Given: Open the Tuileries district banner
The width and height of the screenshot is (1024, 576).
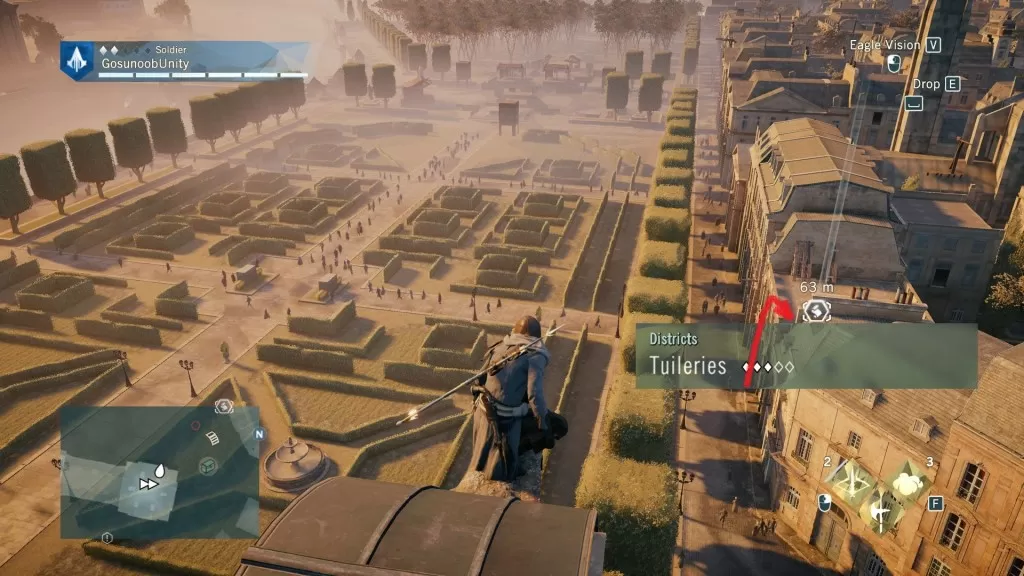Looking at the screenshot, I should tap(806, 356).
